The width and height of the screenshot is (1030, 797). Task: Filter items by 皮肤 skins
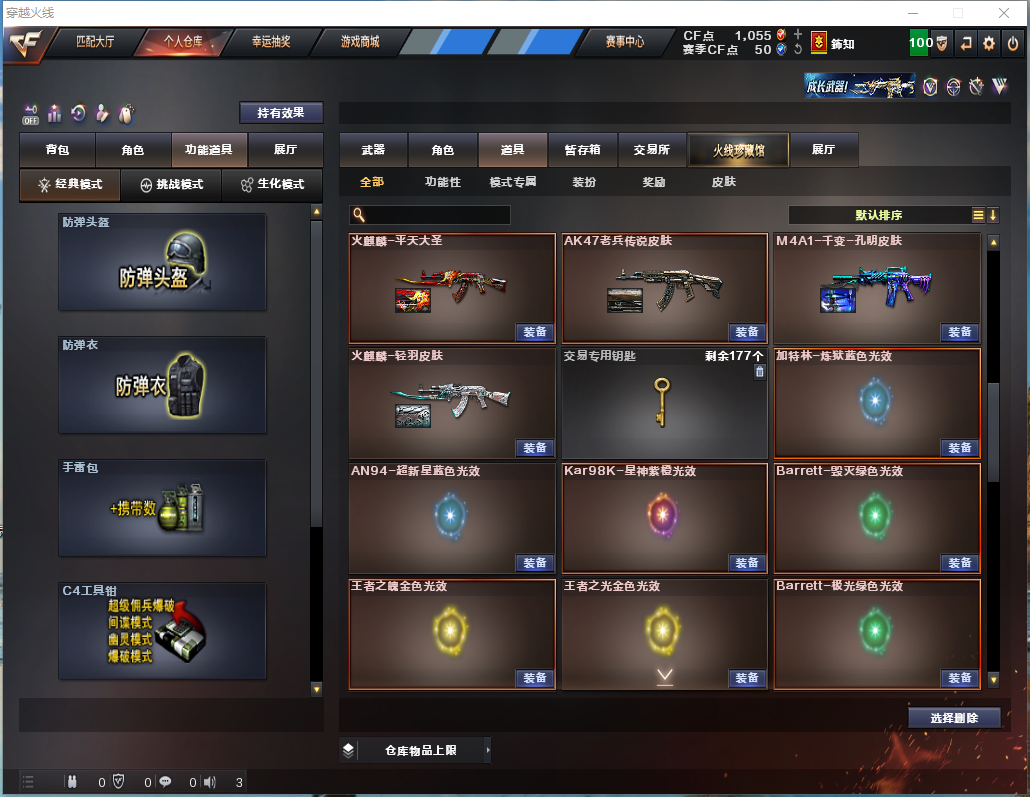tap(723, 182)
